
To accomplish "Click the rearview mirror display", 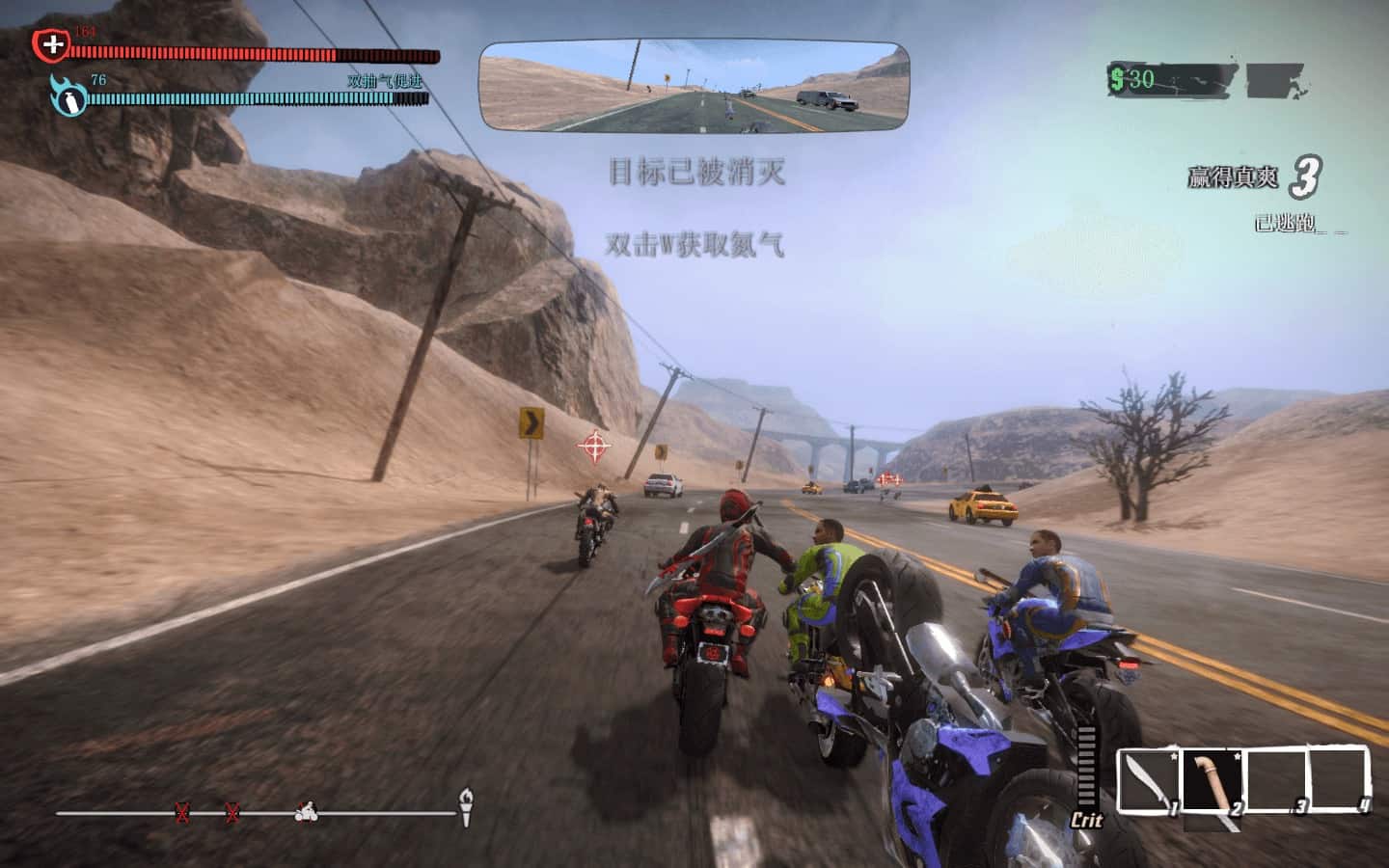I will click(694, 86).
